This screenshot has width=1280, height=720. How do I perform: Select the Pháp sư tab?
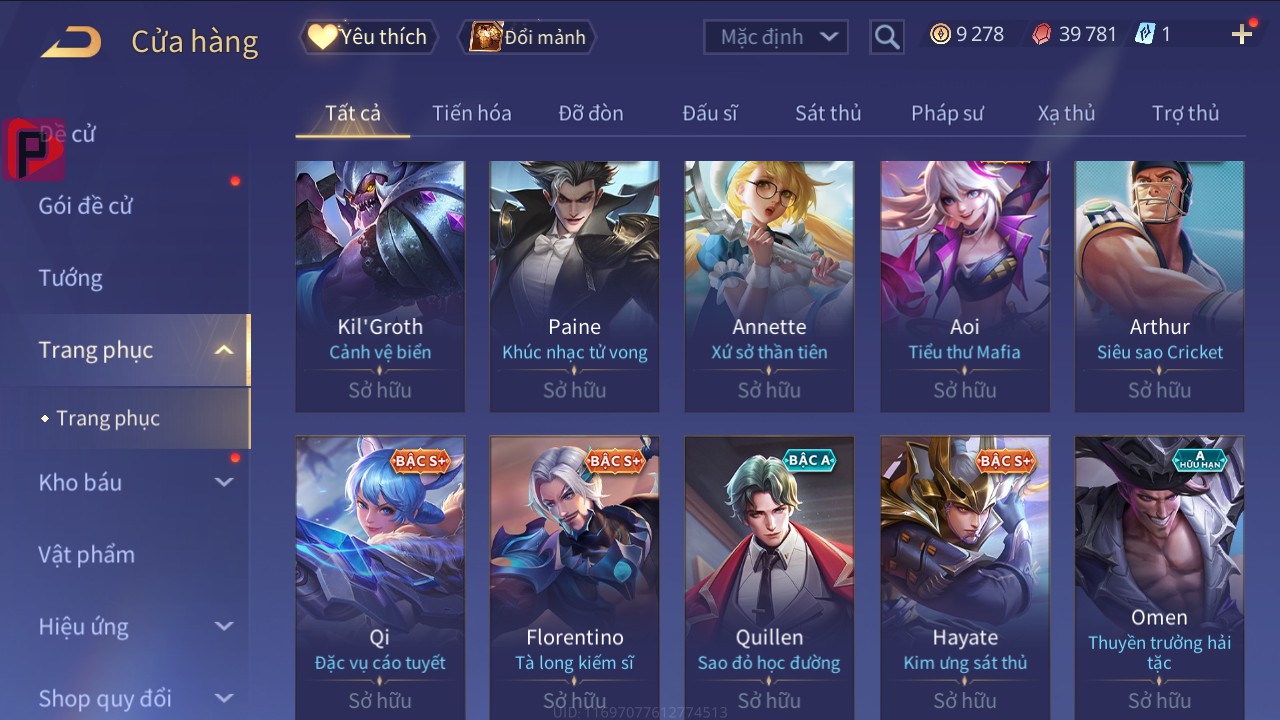[946, 113]
